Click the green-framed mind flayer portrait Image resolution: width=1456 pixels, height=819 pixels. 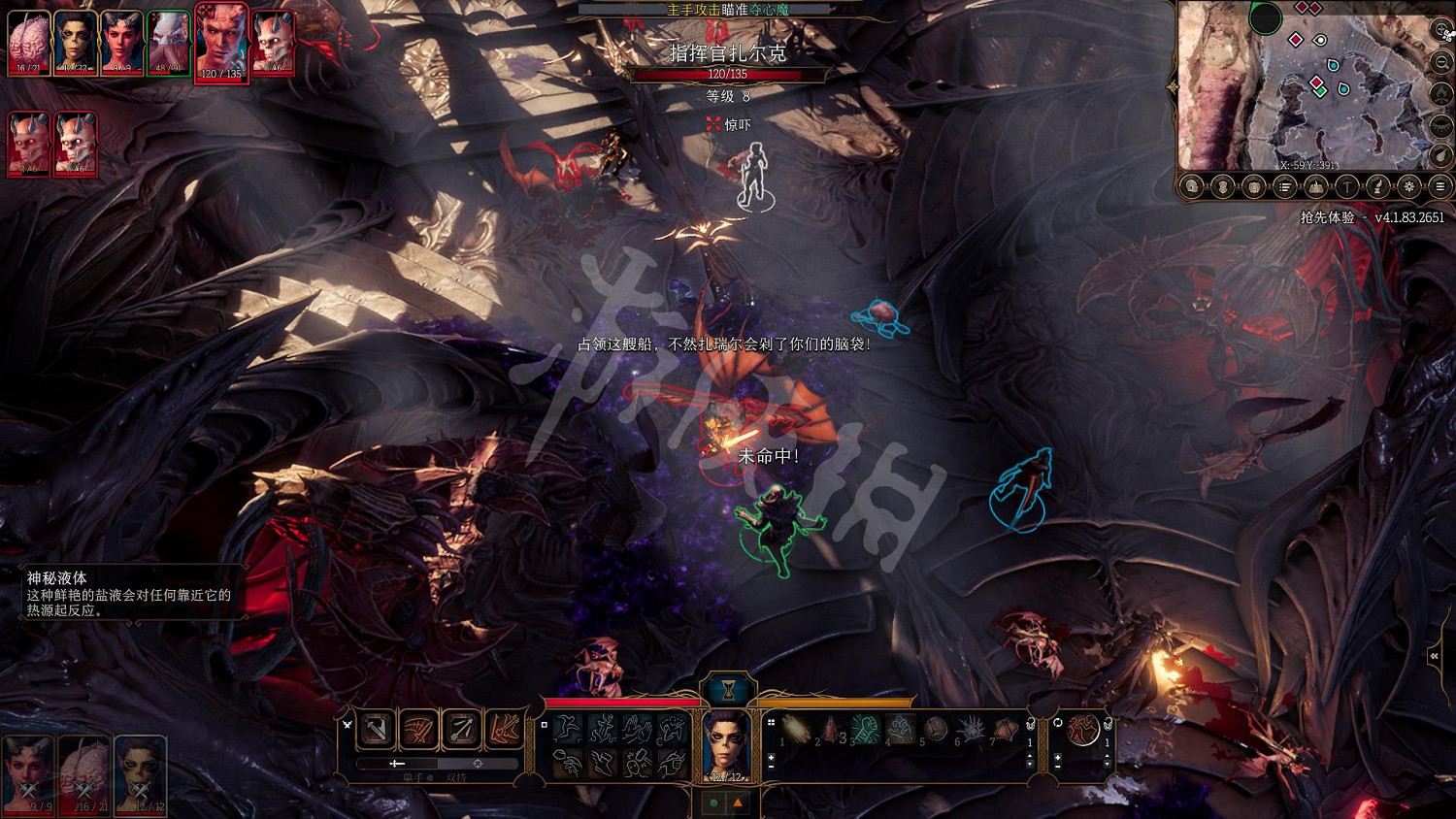168,43
